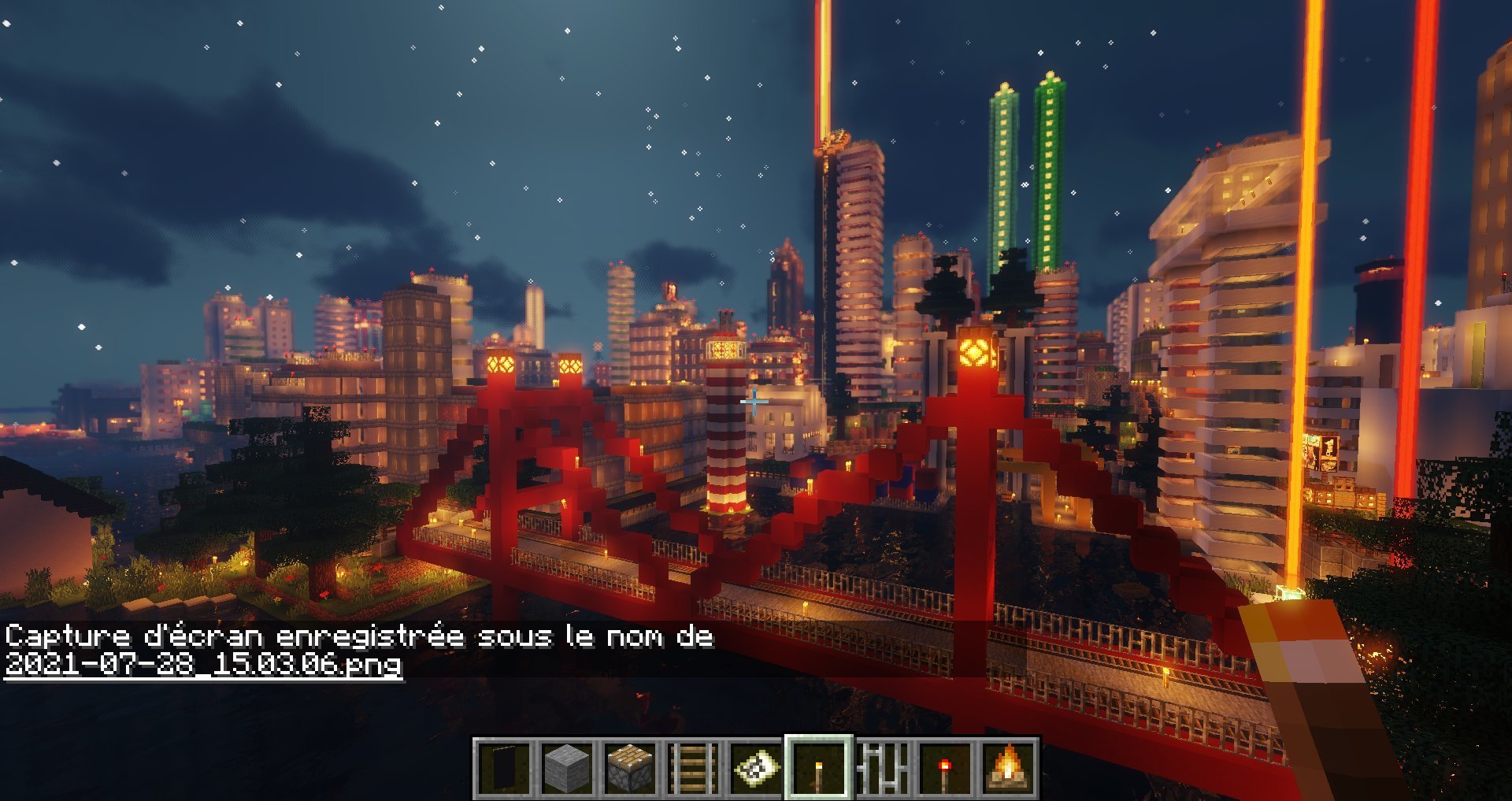Pick the map item in the hotbar

756,768
